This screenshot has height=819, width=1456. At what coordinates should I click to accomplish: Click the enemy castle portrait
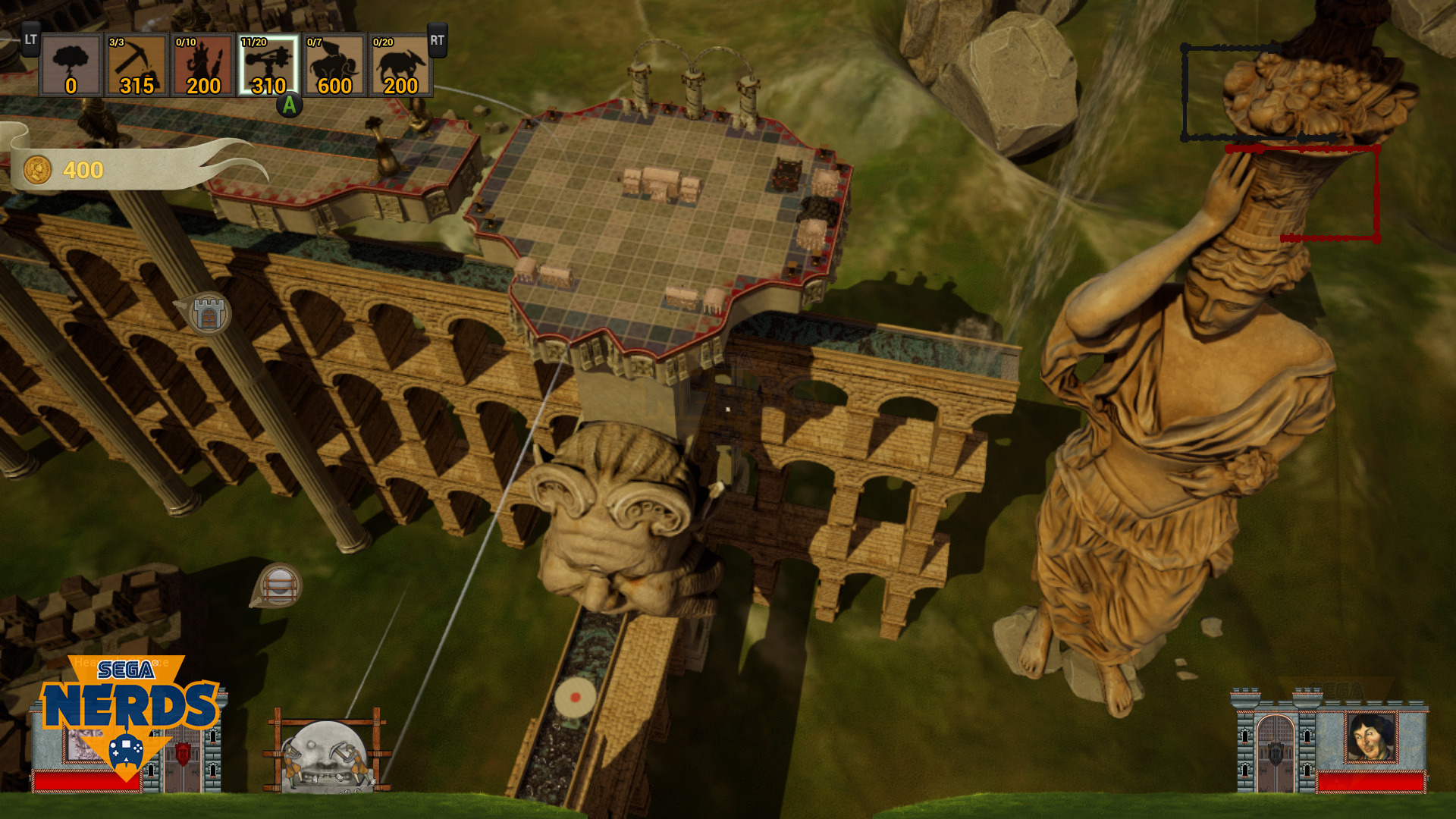pyautogui.click(x=1370, y=737)
